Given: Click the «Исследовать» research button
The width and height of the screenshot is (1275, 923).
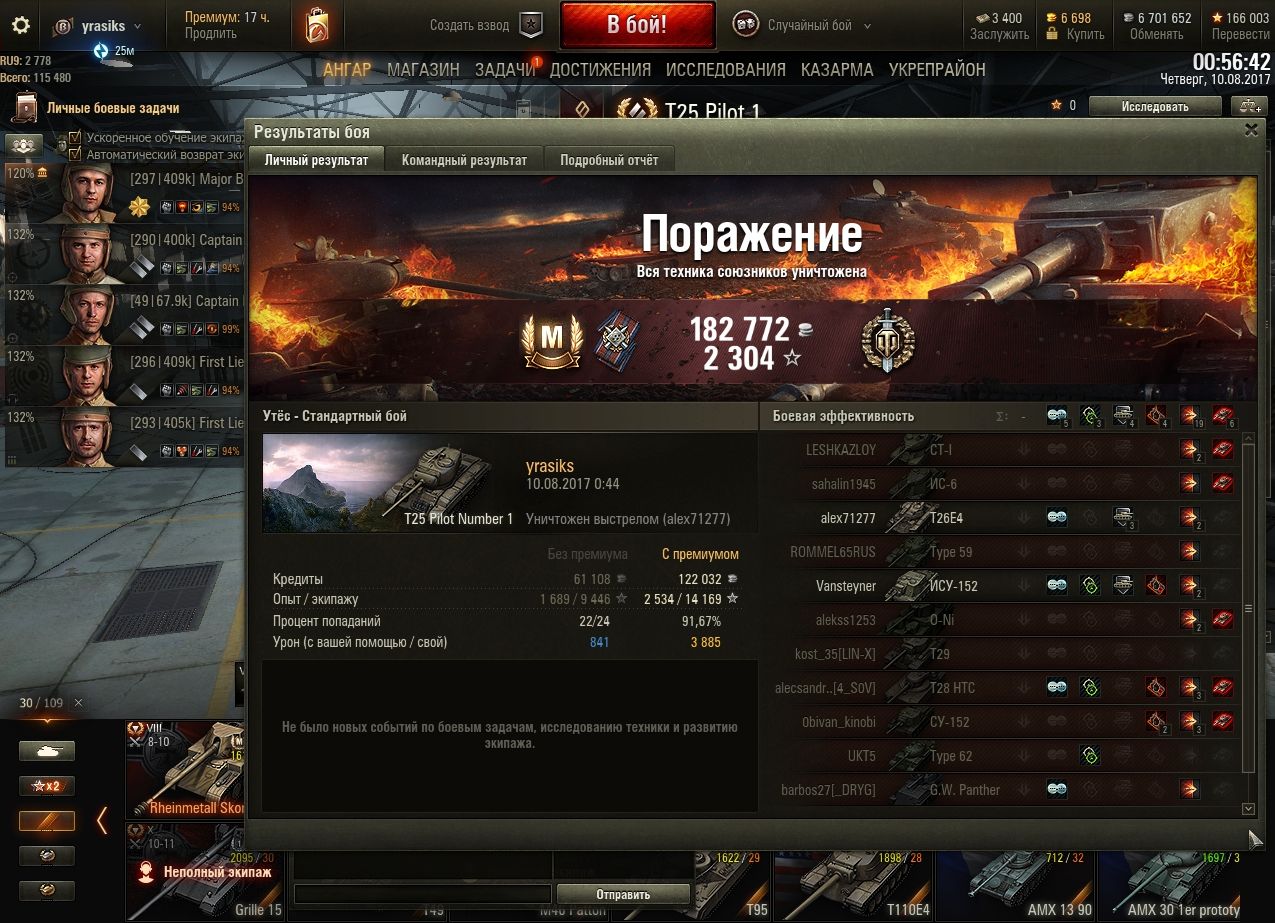Looking at the screenshot, I should pos(1154,107).
